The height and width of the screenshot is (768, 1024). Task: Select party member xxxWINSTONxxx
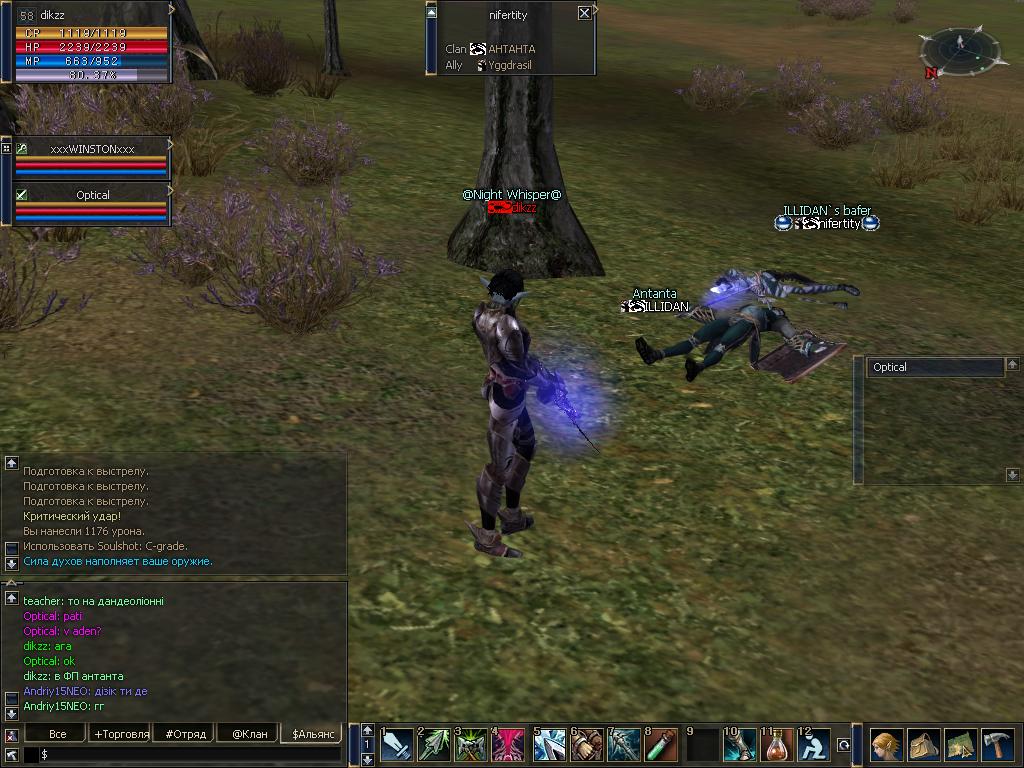(x=92, y=148)
